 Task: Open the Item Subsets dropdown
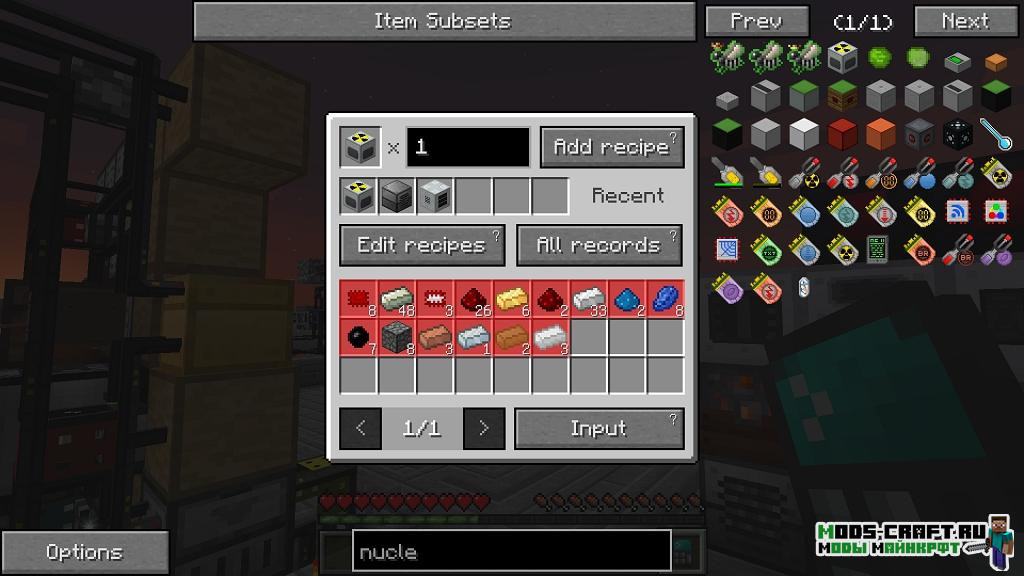pyautogui.click(x=444, y=21)
